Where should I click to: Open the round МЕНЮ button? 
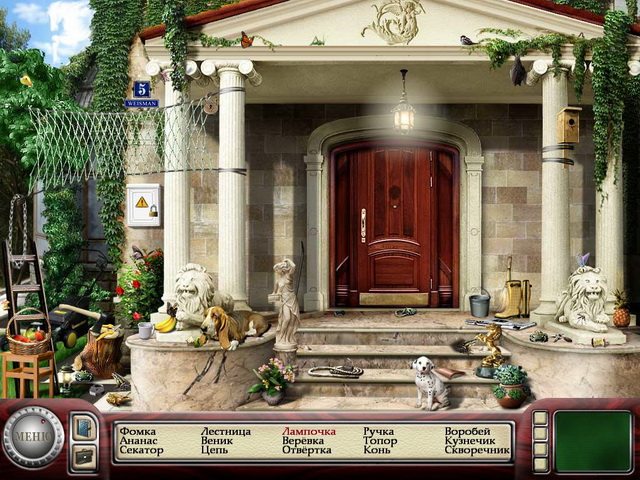coord(33,437)
